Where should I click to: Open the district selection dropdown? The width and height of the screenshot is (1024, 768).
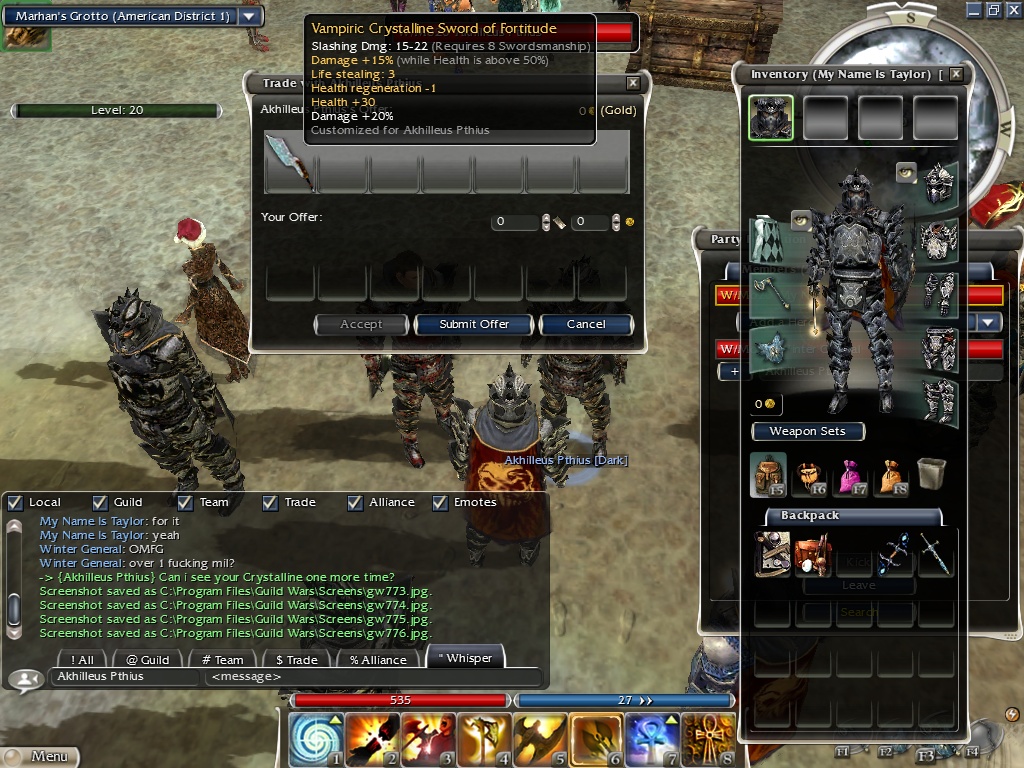(249, 16)
